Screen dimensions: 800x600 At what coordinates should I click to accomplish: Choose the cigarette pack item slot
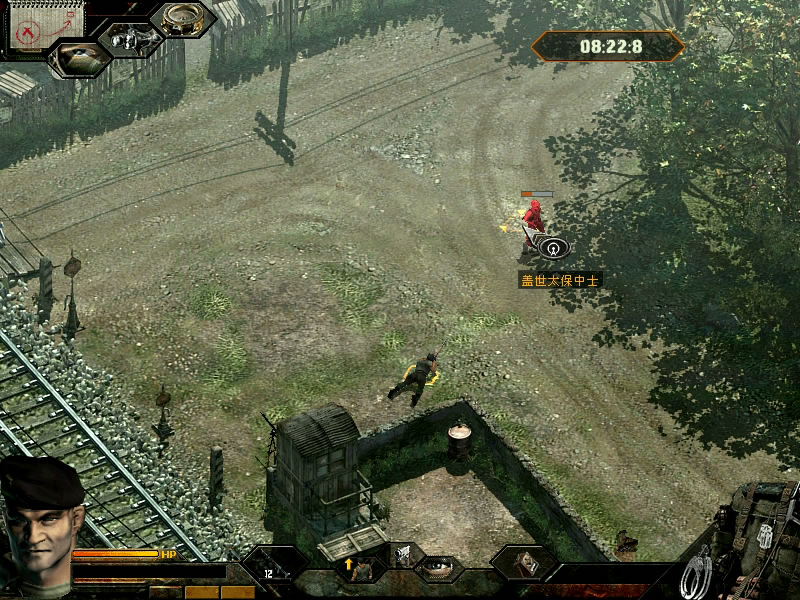coord(524,563)
